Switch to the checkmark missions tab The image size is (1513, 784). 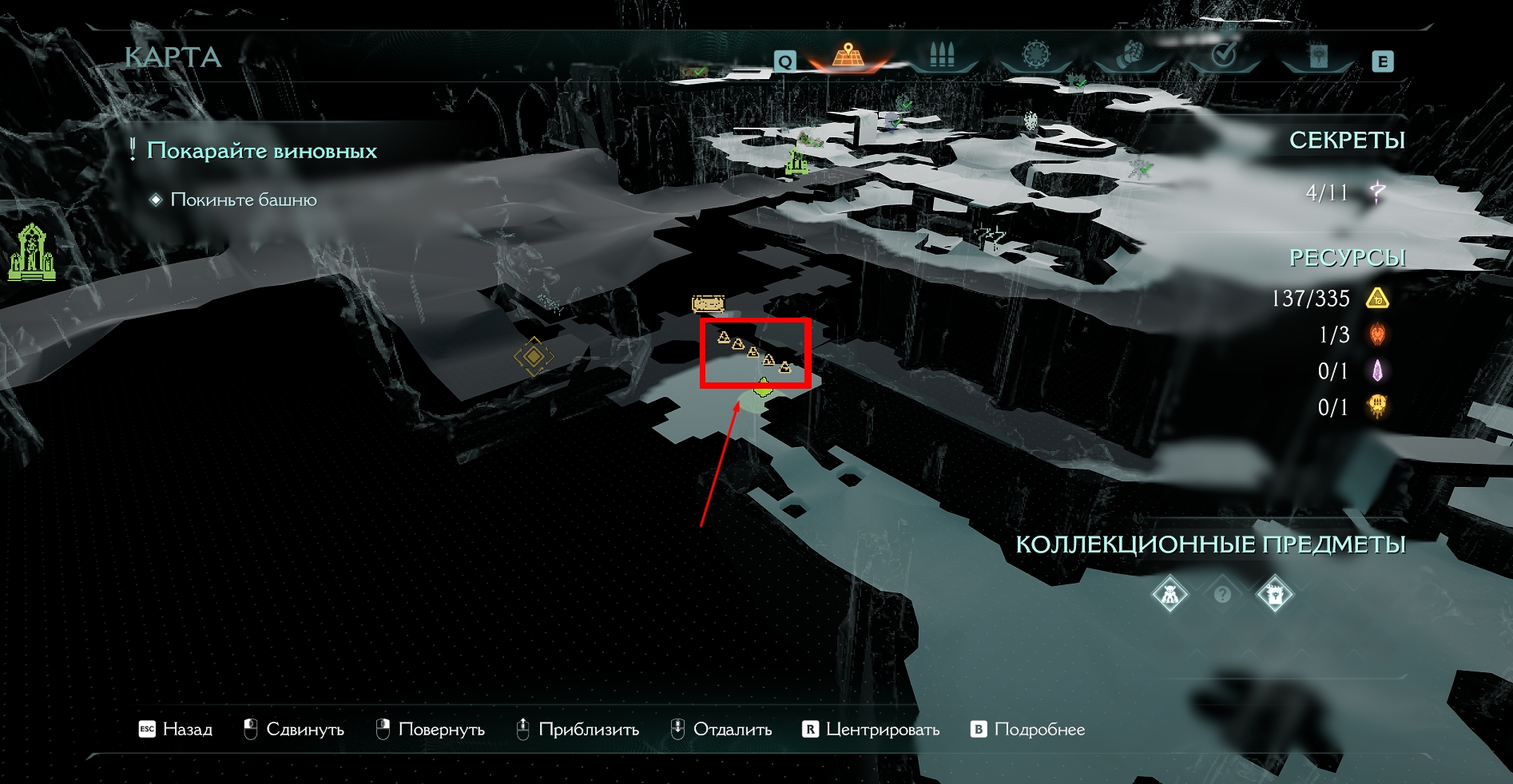[1224, 55]
